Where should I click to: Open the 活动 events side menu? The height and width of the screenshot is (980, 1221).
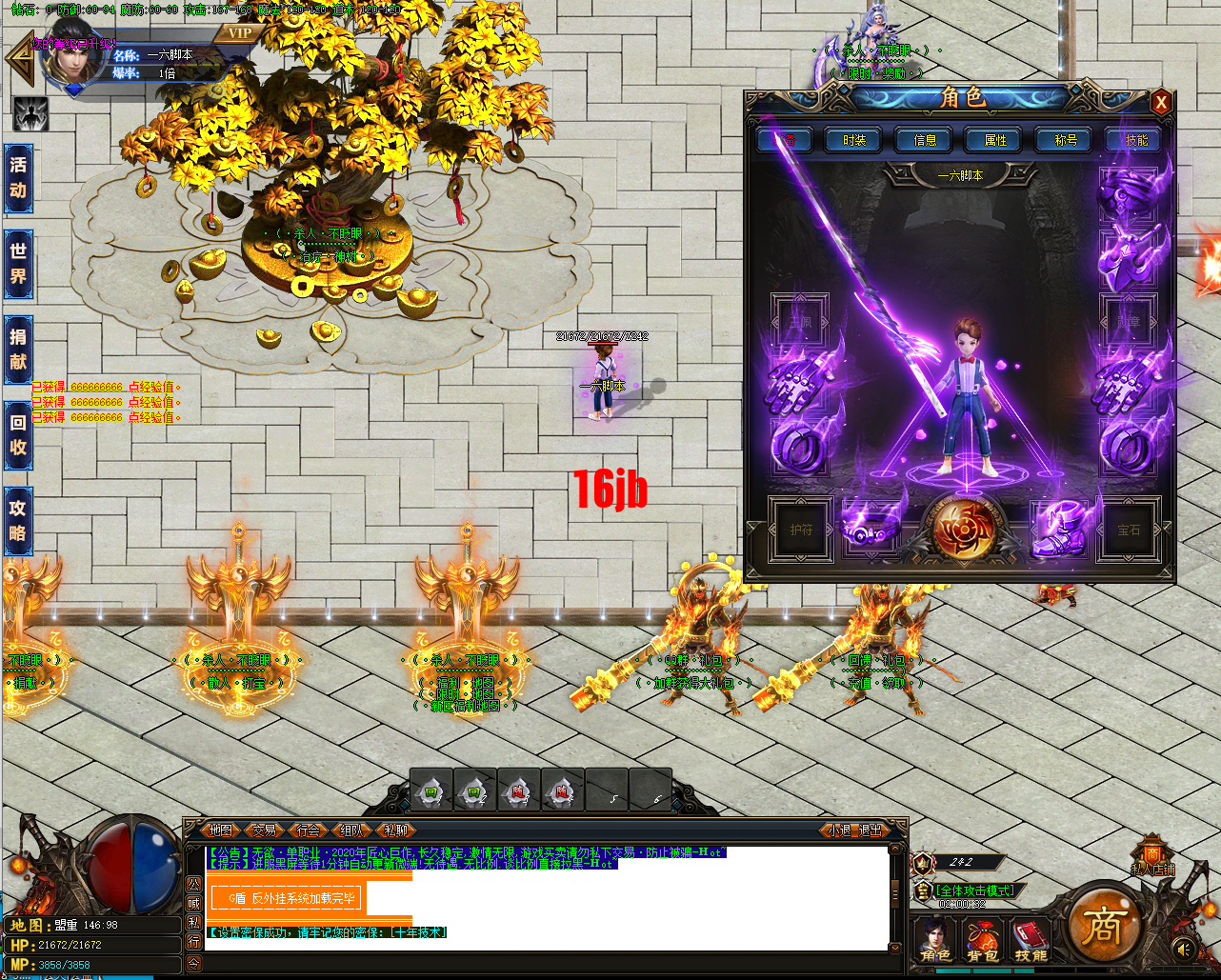[18, 177]
